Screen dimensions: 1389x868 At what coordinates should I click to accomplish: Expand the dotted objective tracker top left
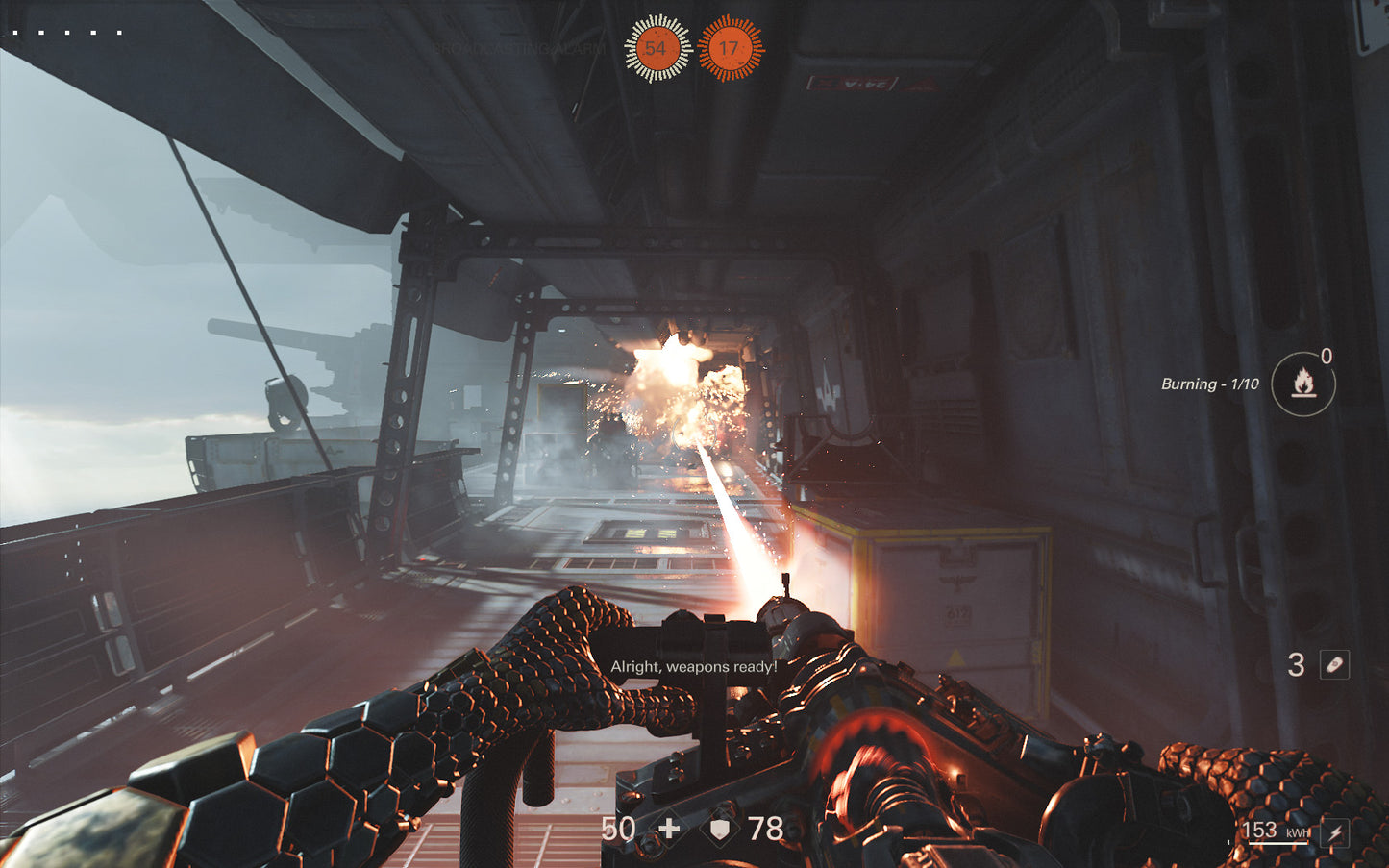pos(67,30)
